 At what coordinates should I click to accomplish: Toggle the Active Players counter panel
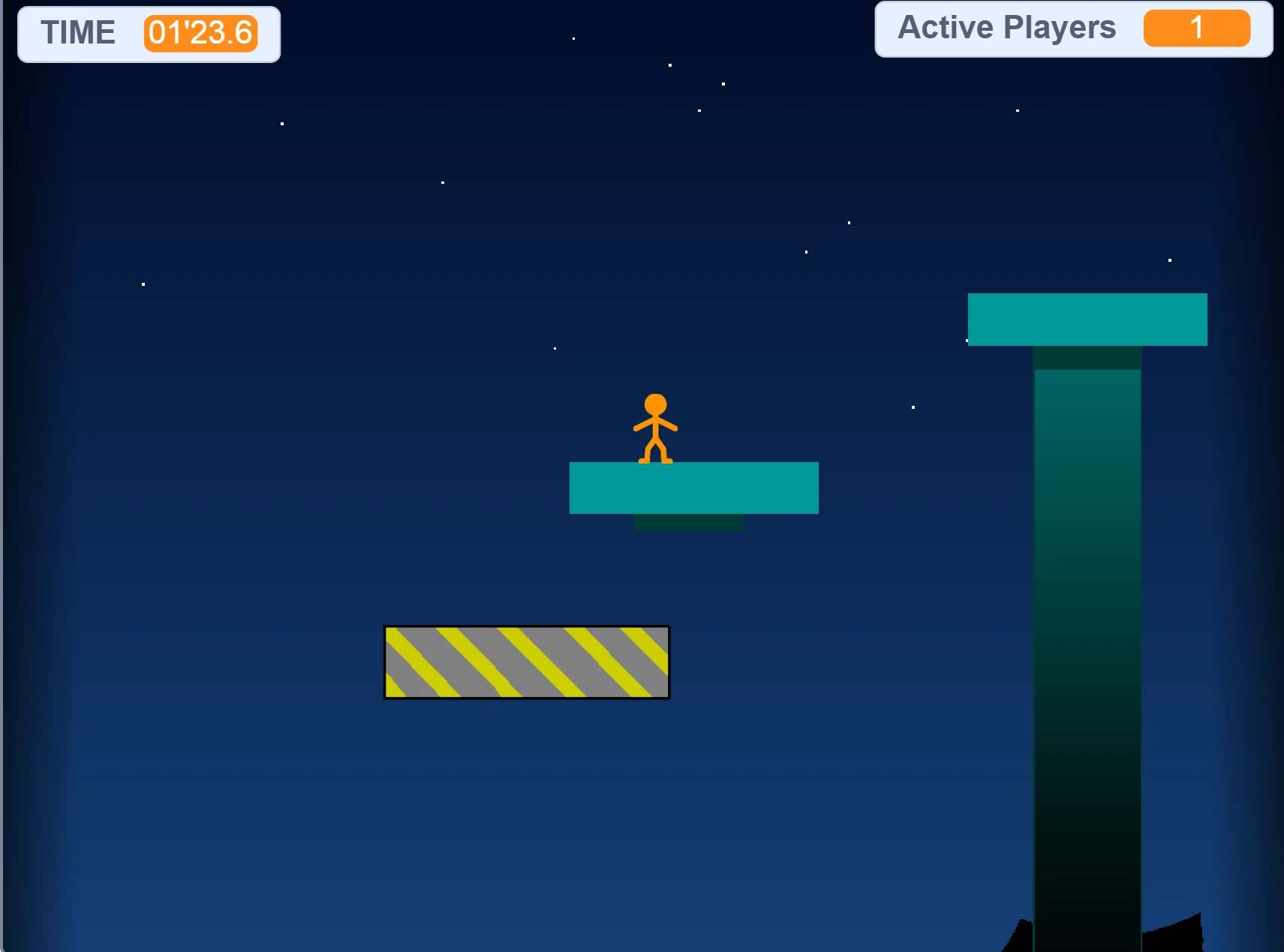(x=1073, y=29)
